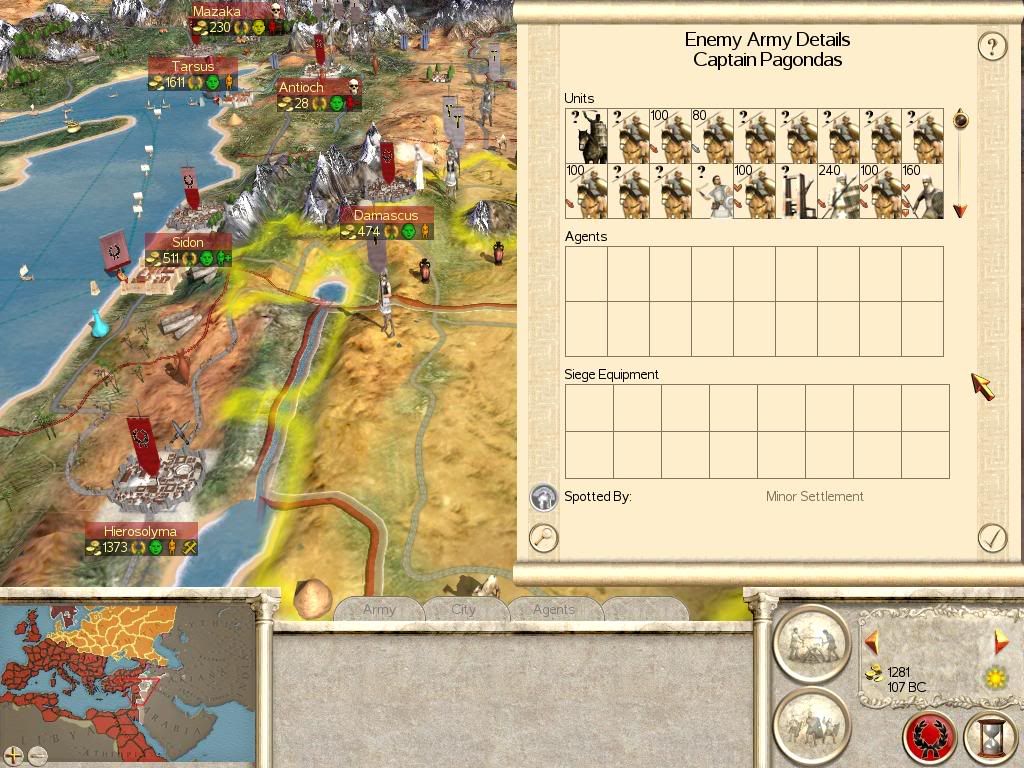Click the right-pointing orange arrow
Image resolution: width=1024 pixels, height=768 pixels.
[1001, 641]
